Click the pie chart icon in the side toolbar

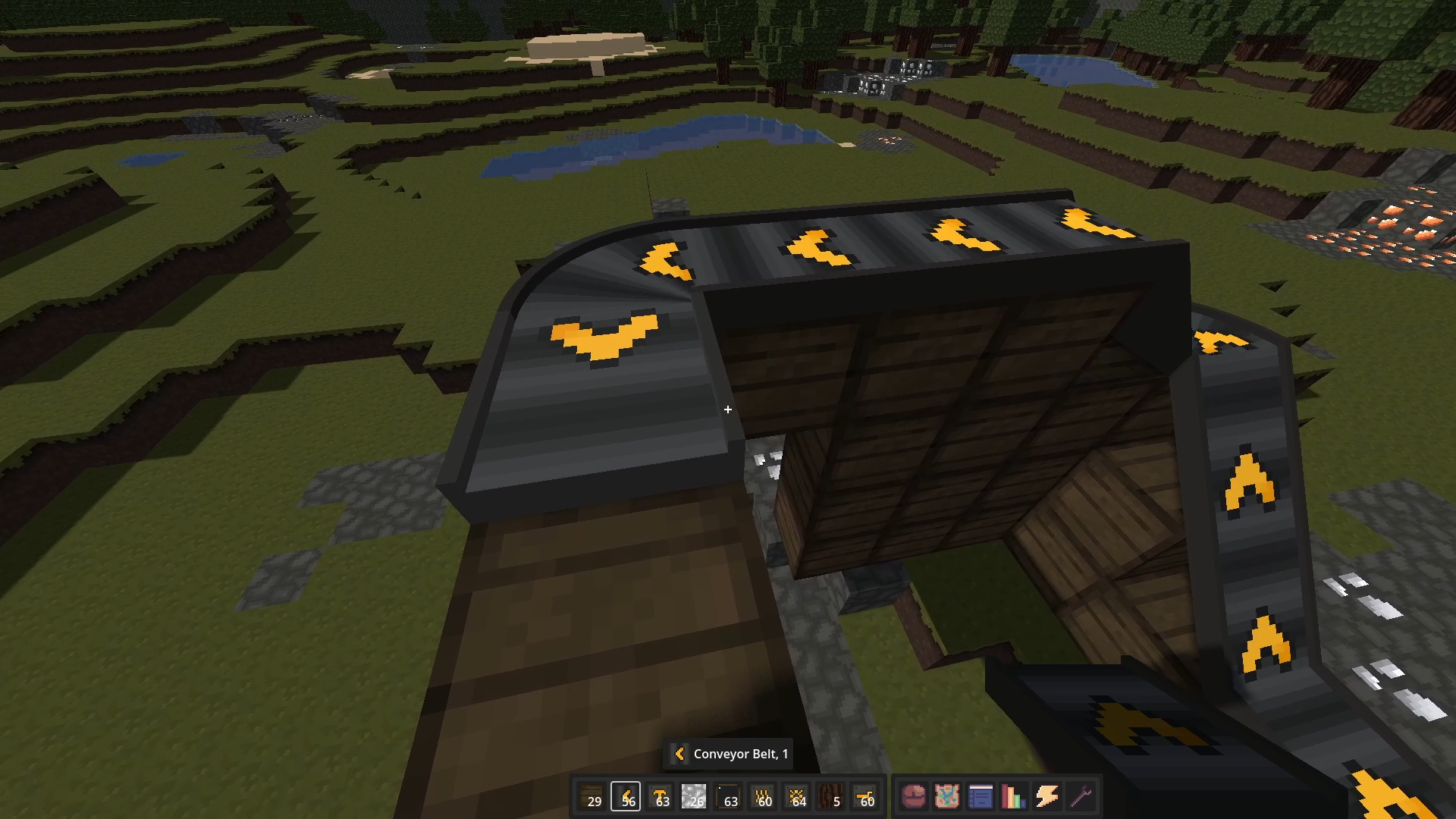[915, 797]
